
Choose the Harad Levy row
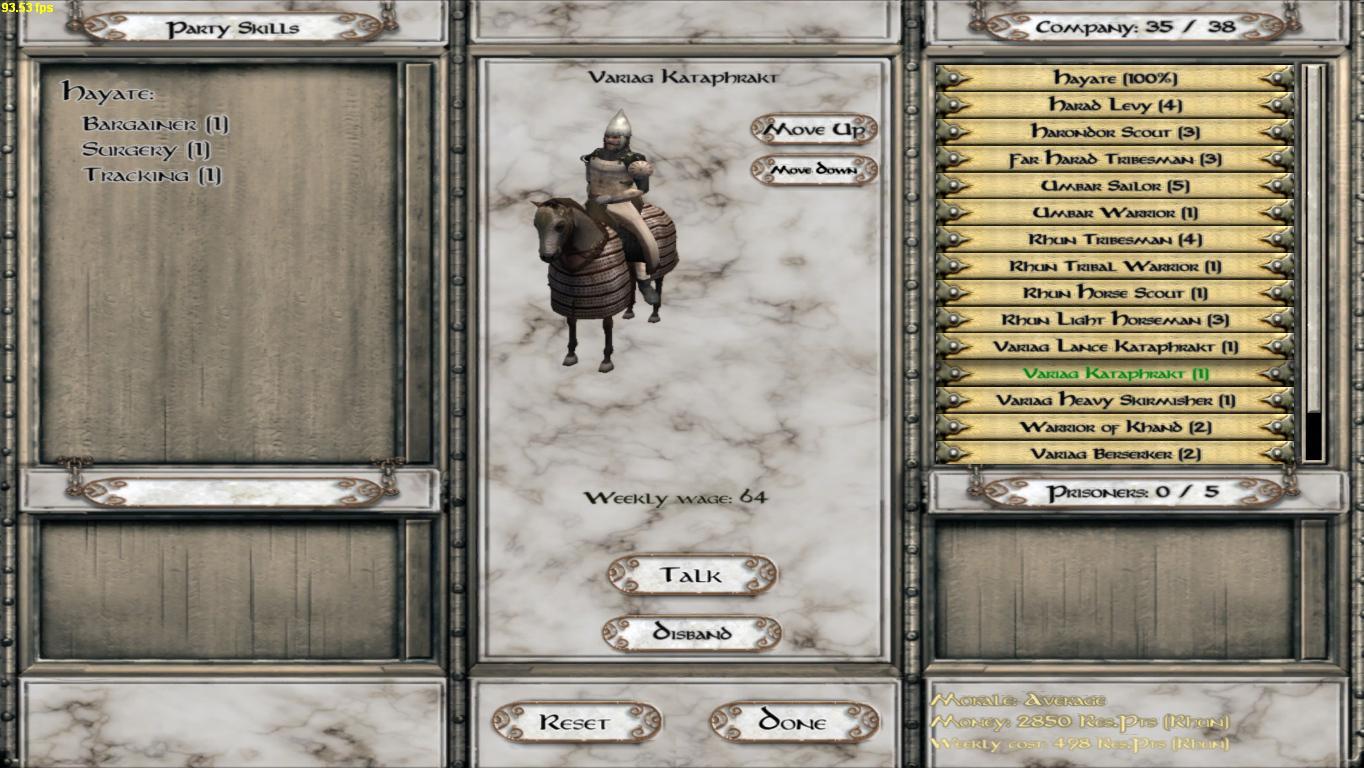coord(1115,105)
